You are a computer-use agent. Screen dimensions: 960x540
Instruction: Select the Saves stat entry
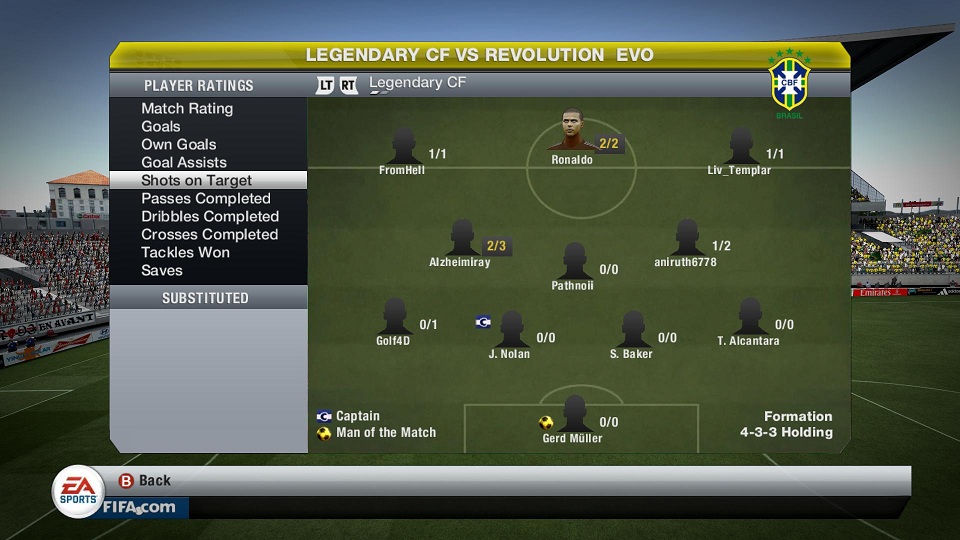[162, 270]
